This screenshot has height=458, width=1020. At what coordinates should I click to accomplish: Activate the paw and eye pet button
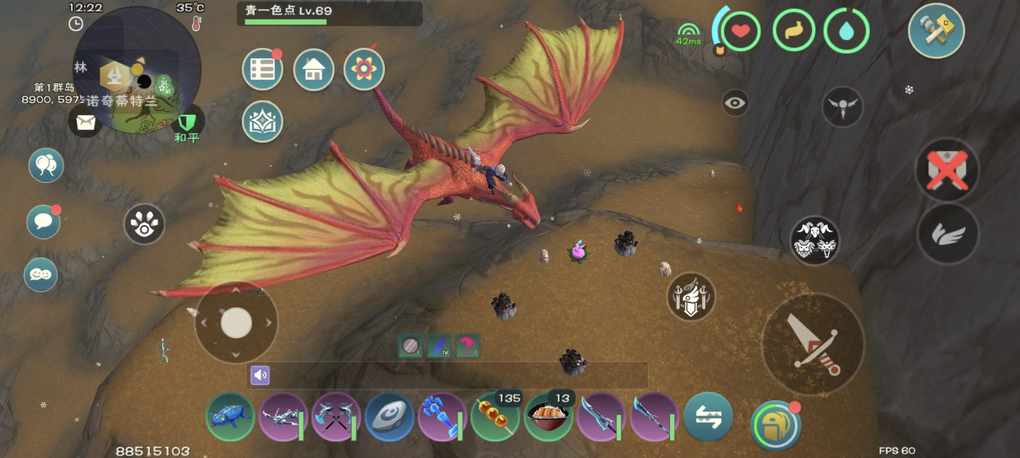tap(145, 225)
